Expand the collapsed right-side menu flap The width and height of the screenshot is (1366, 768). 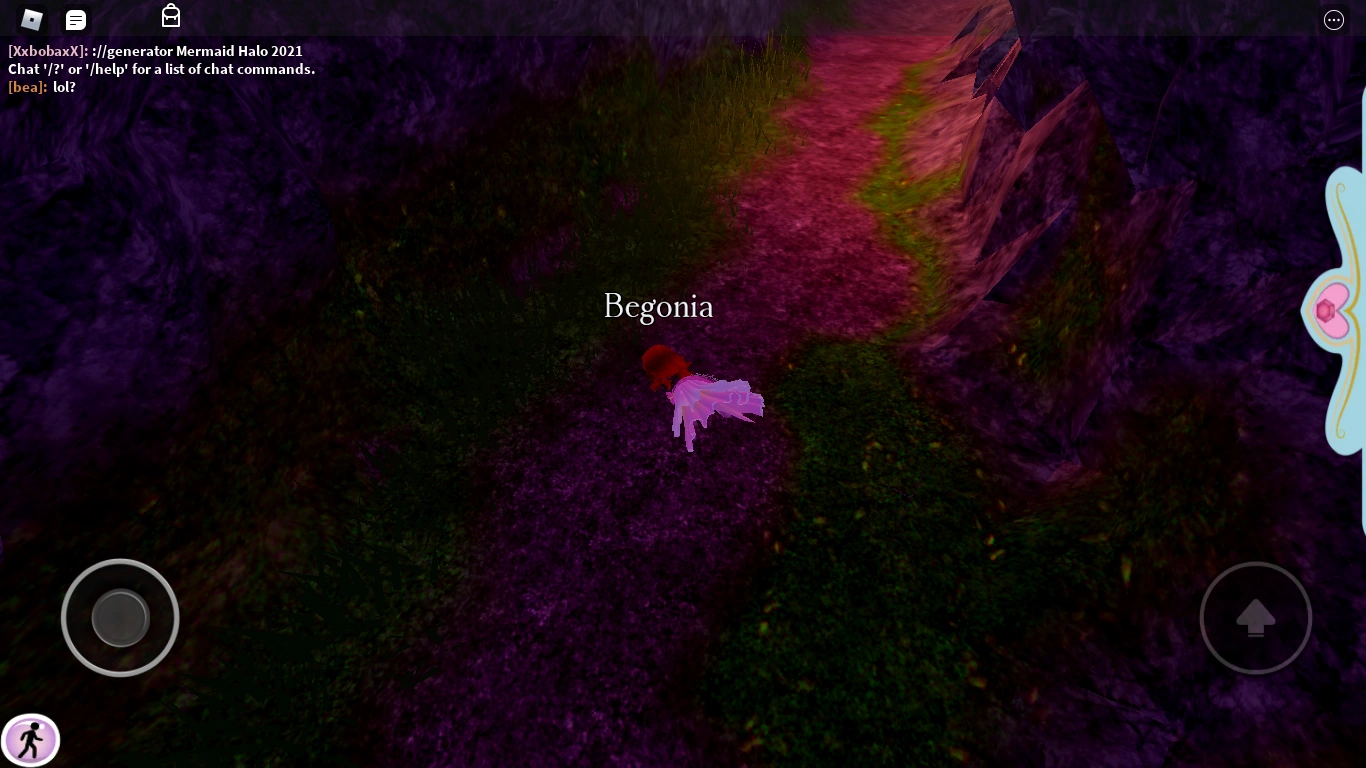[x=1340, y=308]
